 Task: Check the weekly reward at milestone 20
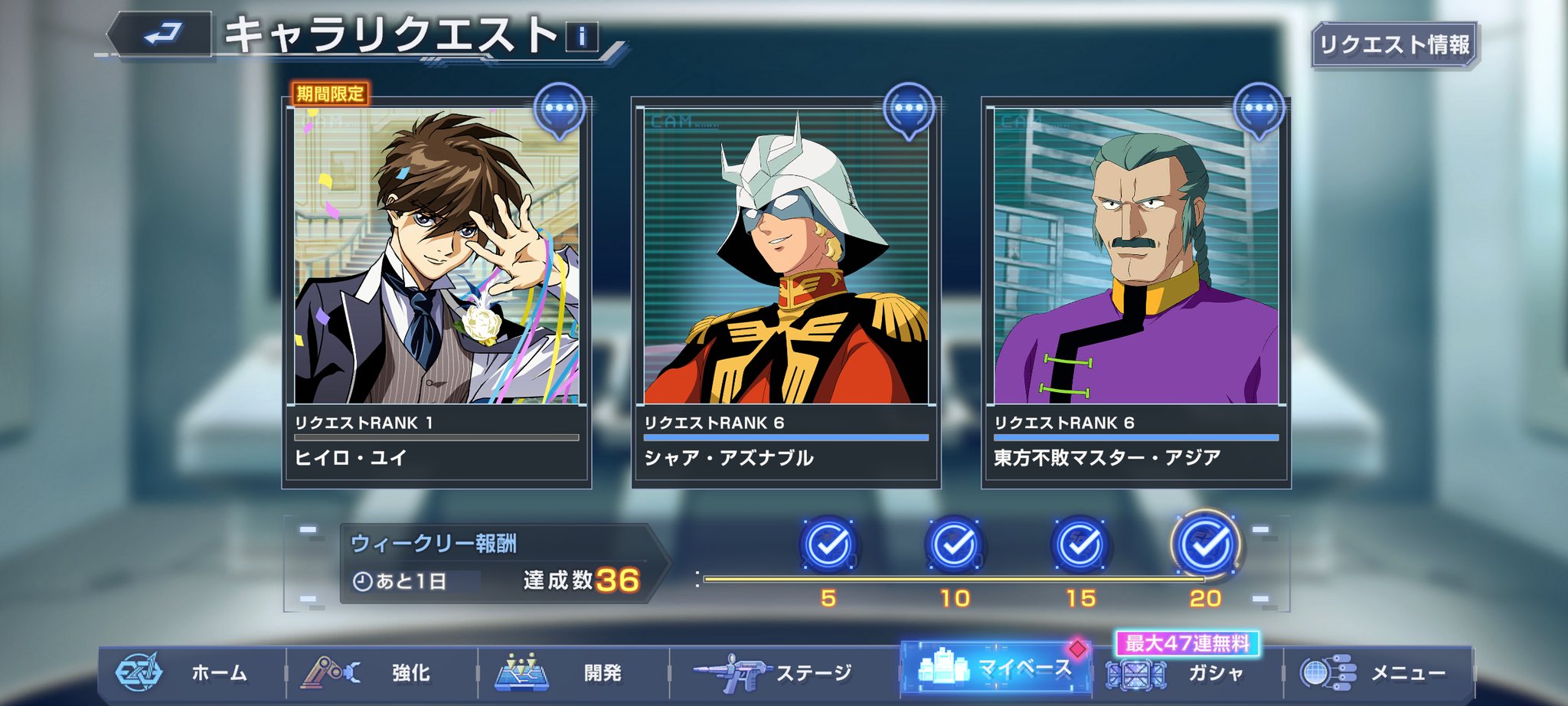coord(1206,546)
